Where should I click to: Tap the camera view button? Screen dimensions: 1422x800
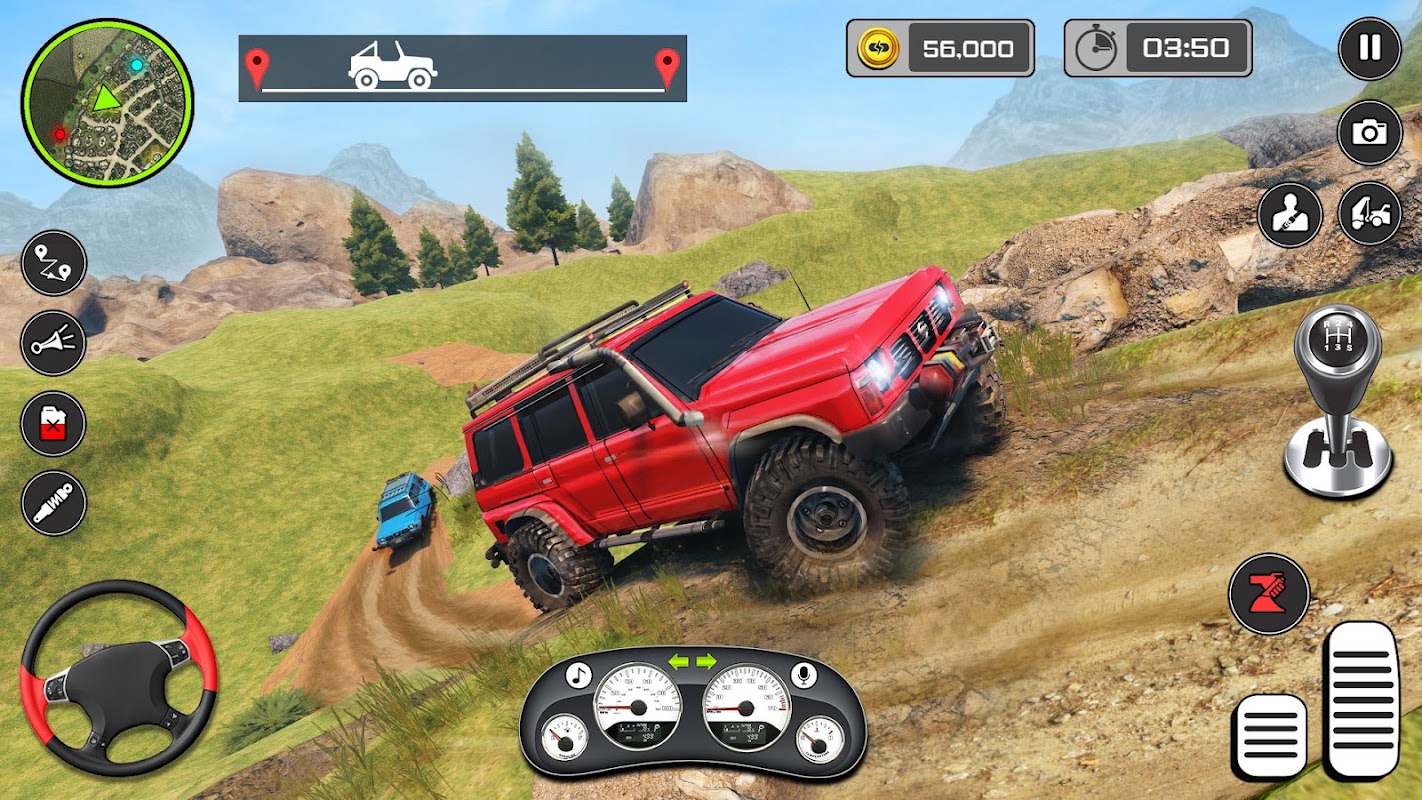coord(1369,132)
